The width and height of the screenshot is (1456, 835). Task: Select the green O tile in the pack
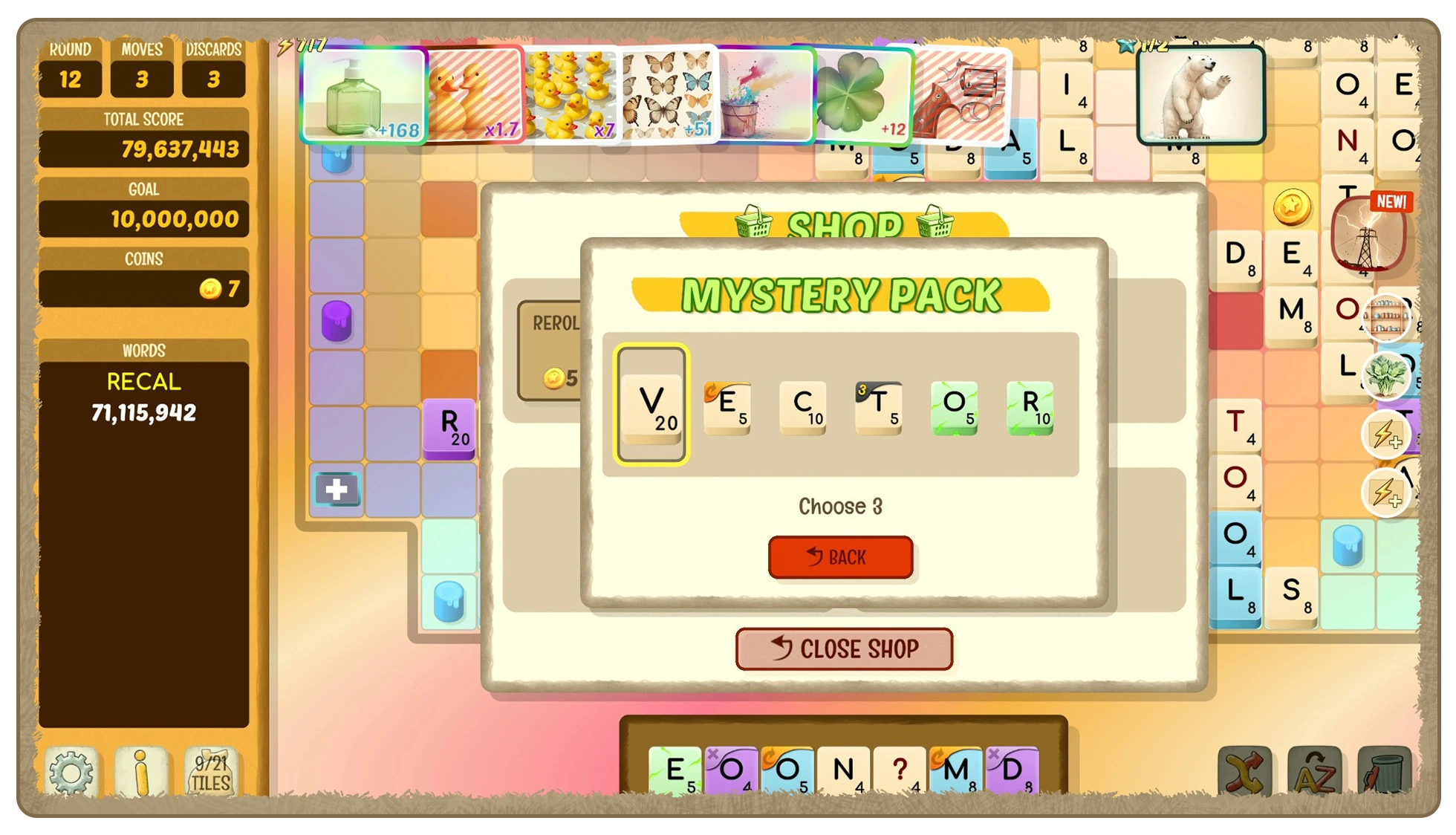[x=955, y=407]
